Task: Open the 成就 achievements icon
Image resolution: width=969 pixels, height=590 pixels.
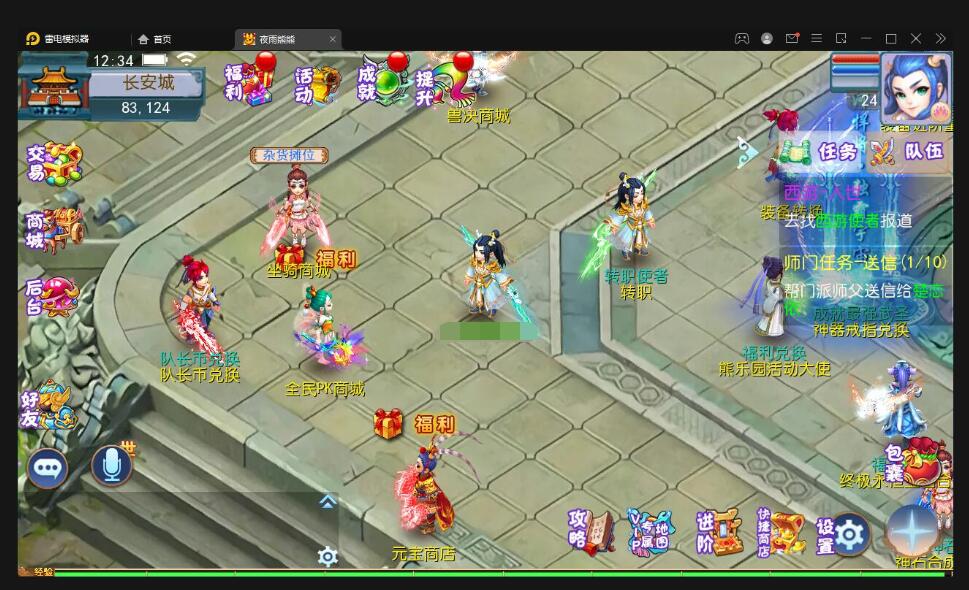Action: click(x=381, y=83)
